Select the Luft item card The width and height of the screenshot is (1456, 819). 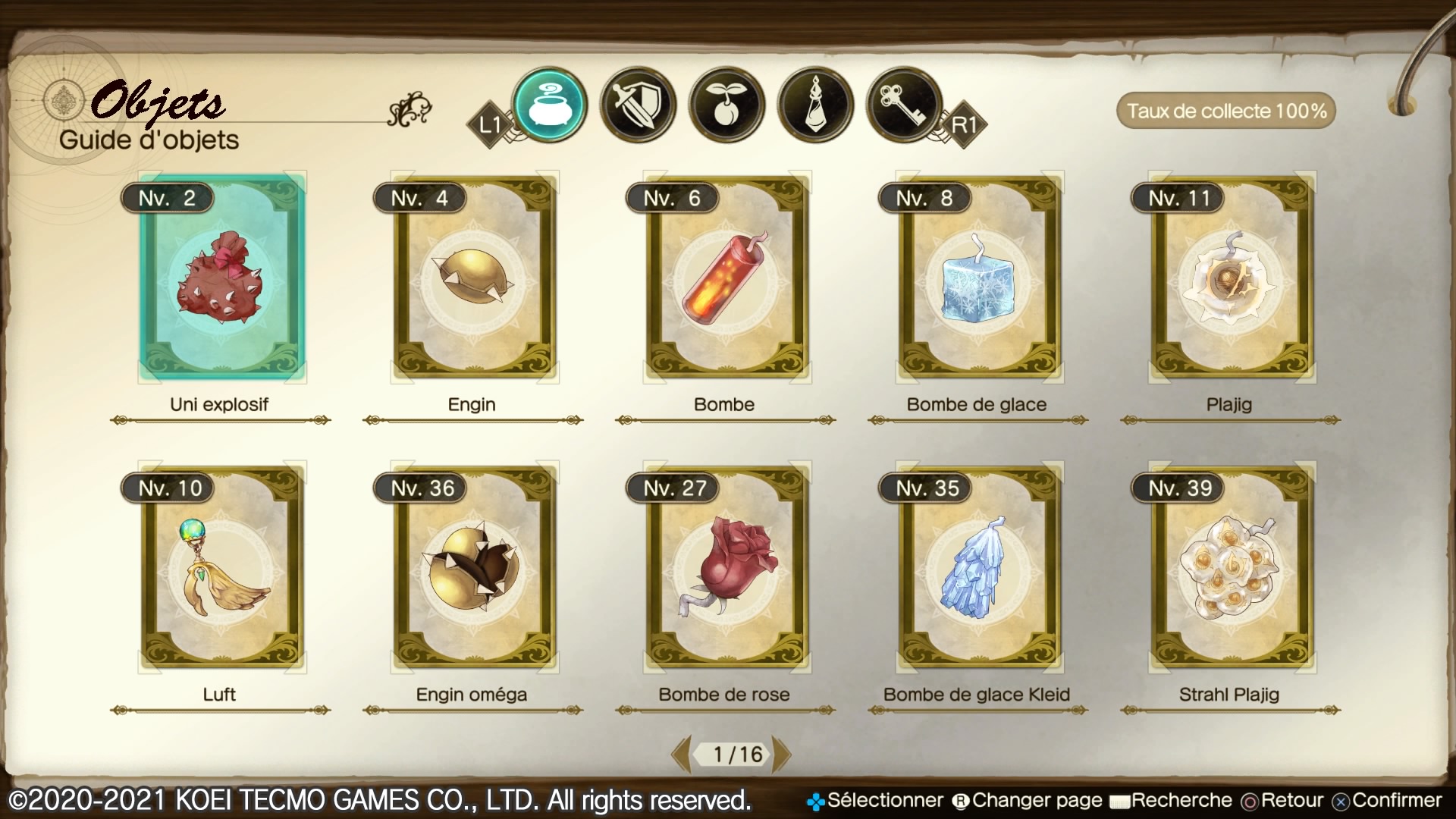tap(221, 568)
